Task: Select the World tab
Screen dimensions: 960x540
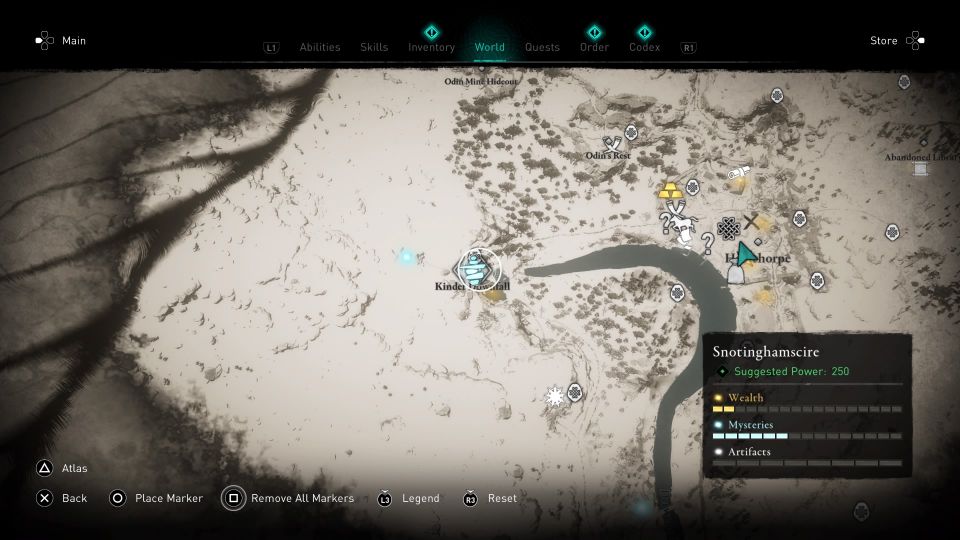Action: click(490, 47)
